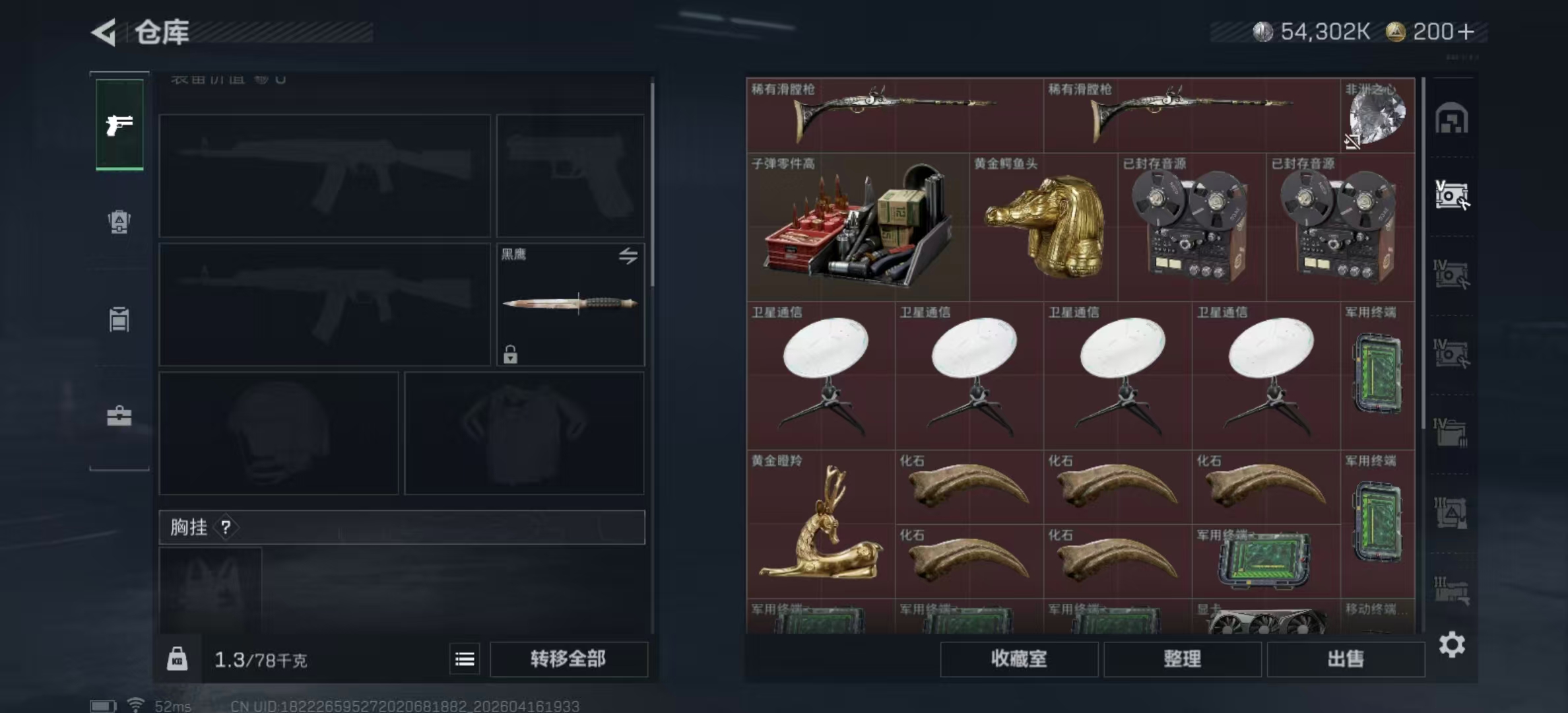Click the weight bag icon at bottom left
This screenshot has height=713, width=1568.
177,659
